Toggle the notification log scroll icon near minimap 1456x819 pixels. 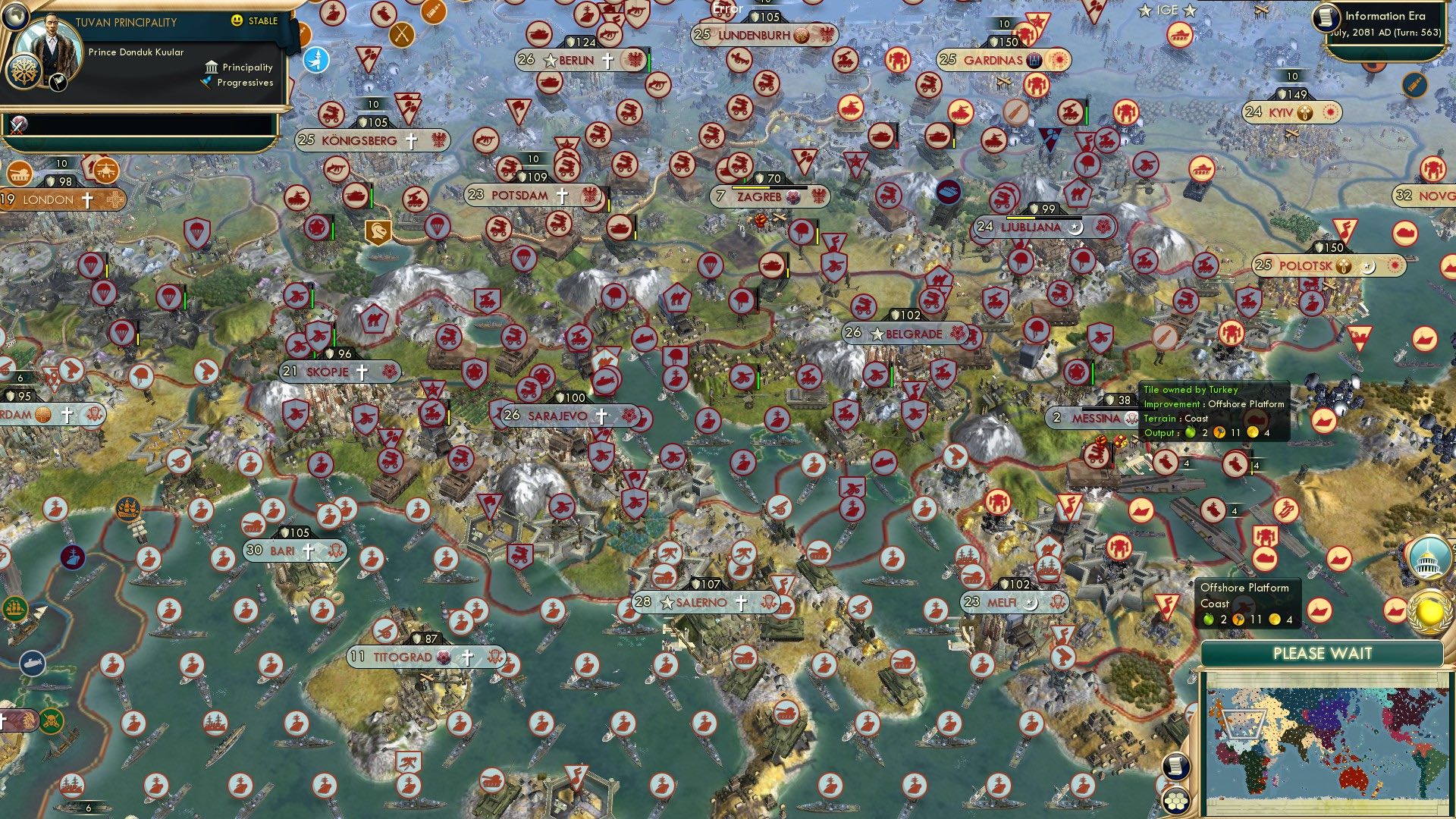pyautogui.click(x=1176, y=767)
